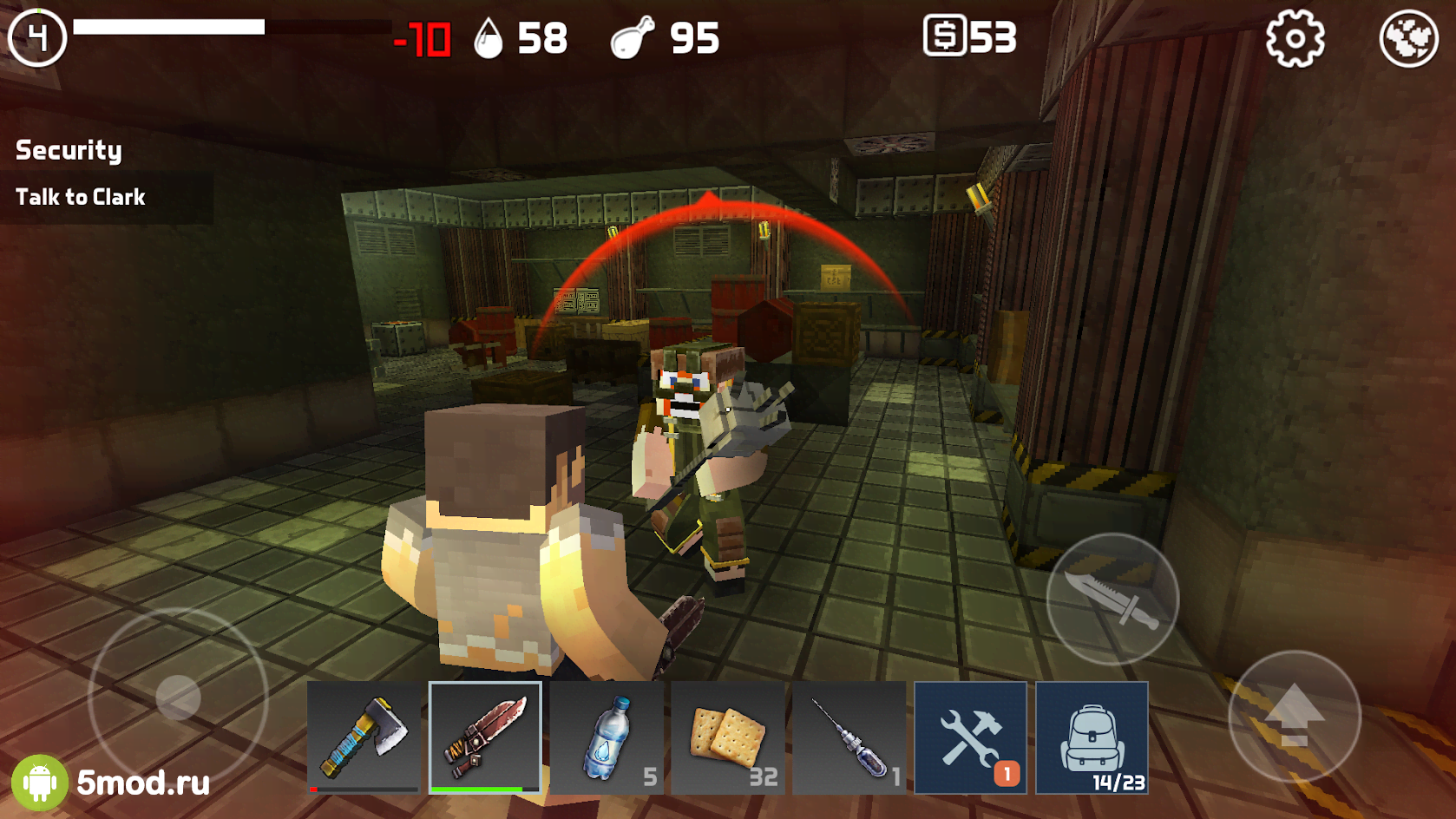1456x819 pixels.
Task: Open the crafting tools menu
Action: (971, 737)
